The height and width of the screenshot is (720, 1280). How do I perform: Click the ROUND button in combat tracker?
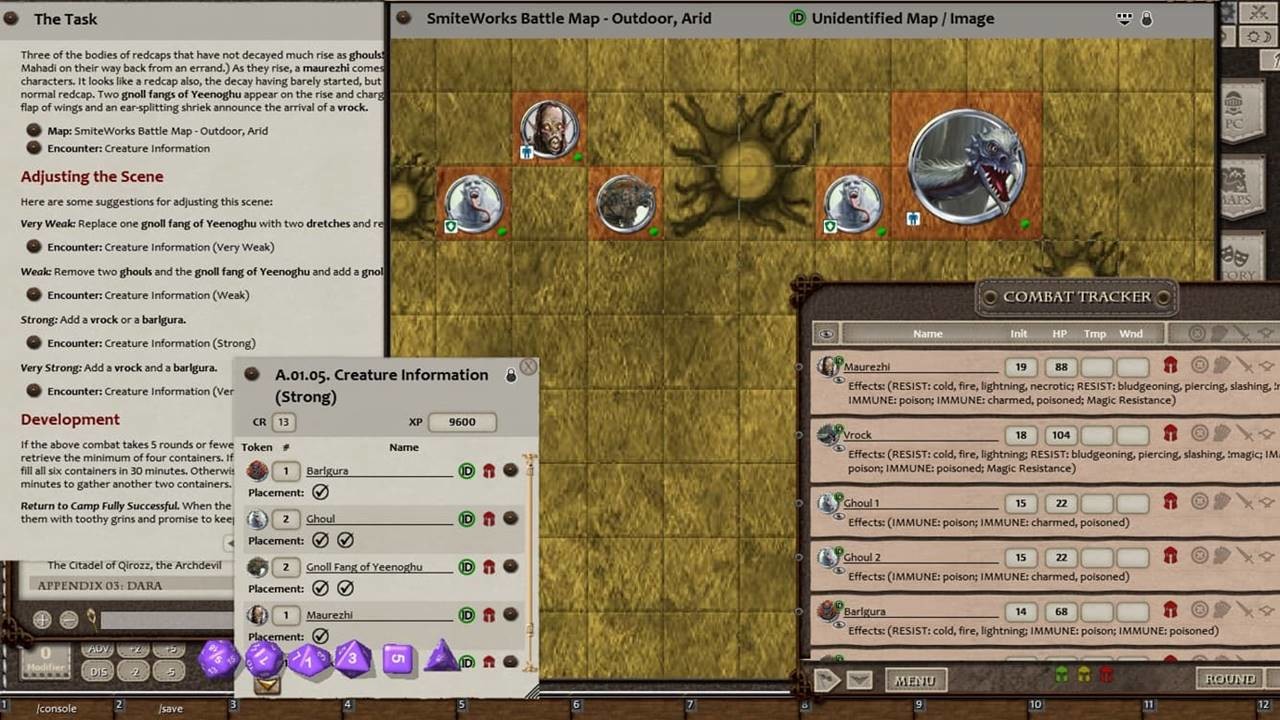[x=1229, y=678]
